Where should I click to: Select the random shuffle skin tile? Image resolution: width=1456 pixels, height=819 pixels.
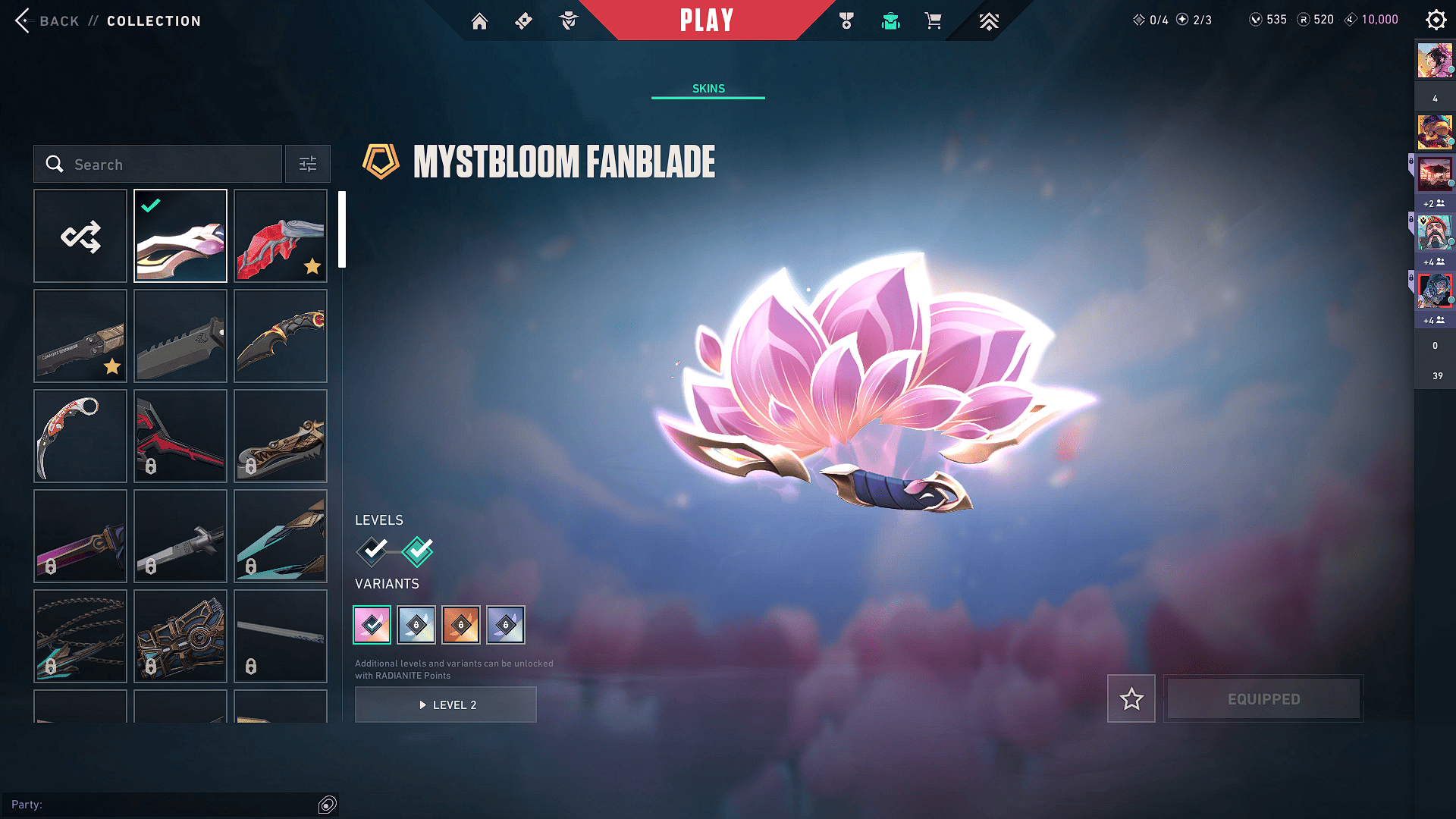point(80,236)
